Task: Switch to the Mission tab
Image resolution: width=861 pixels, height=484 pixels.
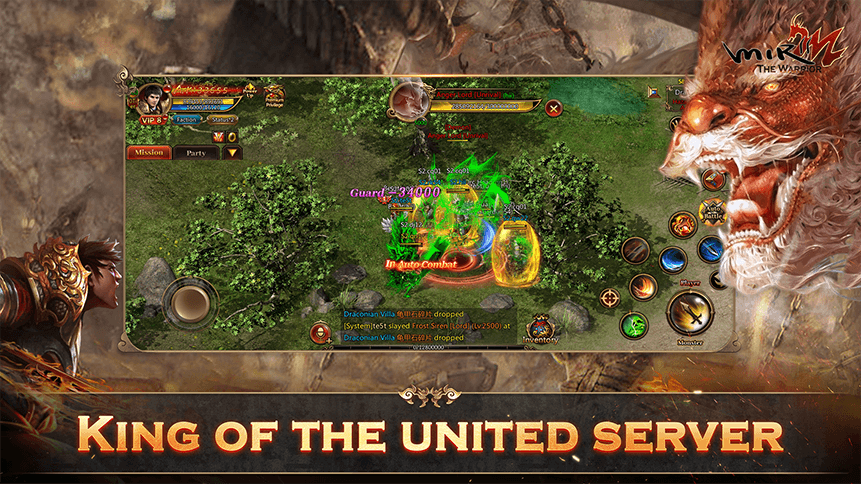Action: (148, 153)
